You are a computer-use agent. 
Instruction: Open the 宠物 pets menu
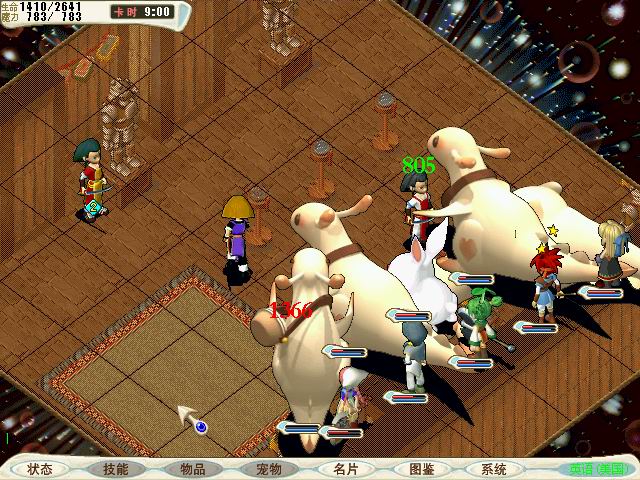[x=269, y=469]
